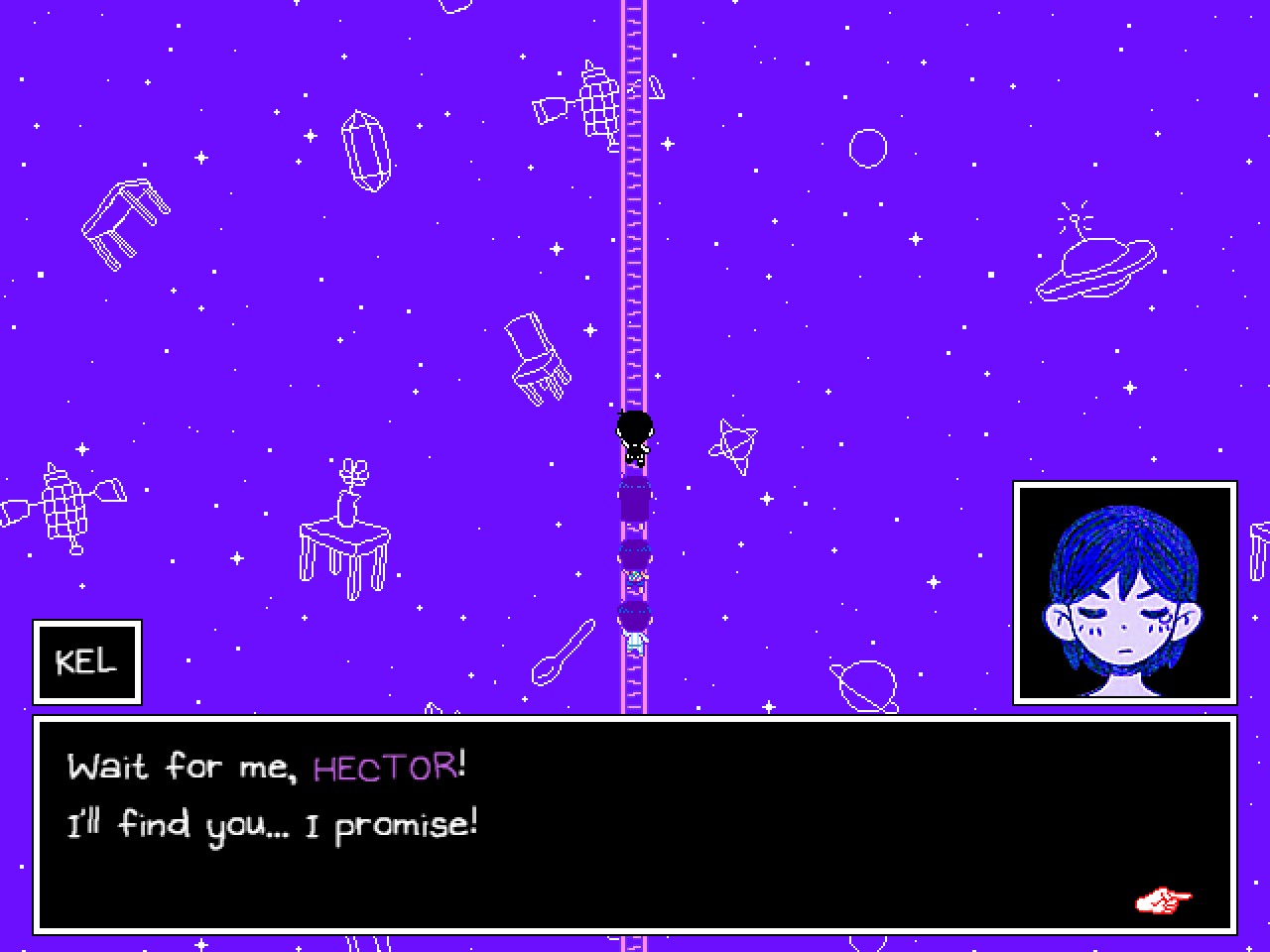Click the topmost party member below Kel
Image resolution: width=1270 pixels, height=952 pixels.
point(635,496)
